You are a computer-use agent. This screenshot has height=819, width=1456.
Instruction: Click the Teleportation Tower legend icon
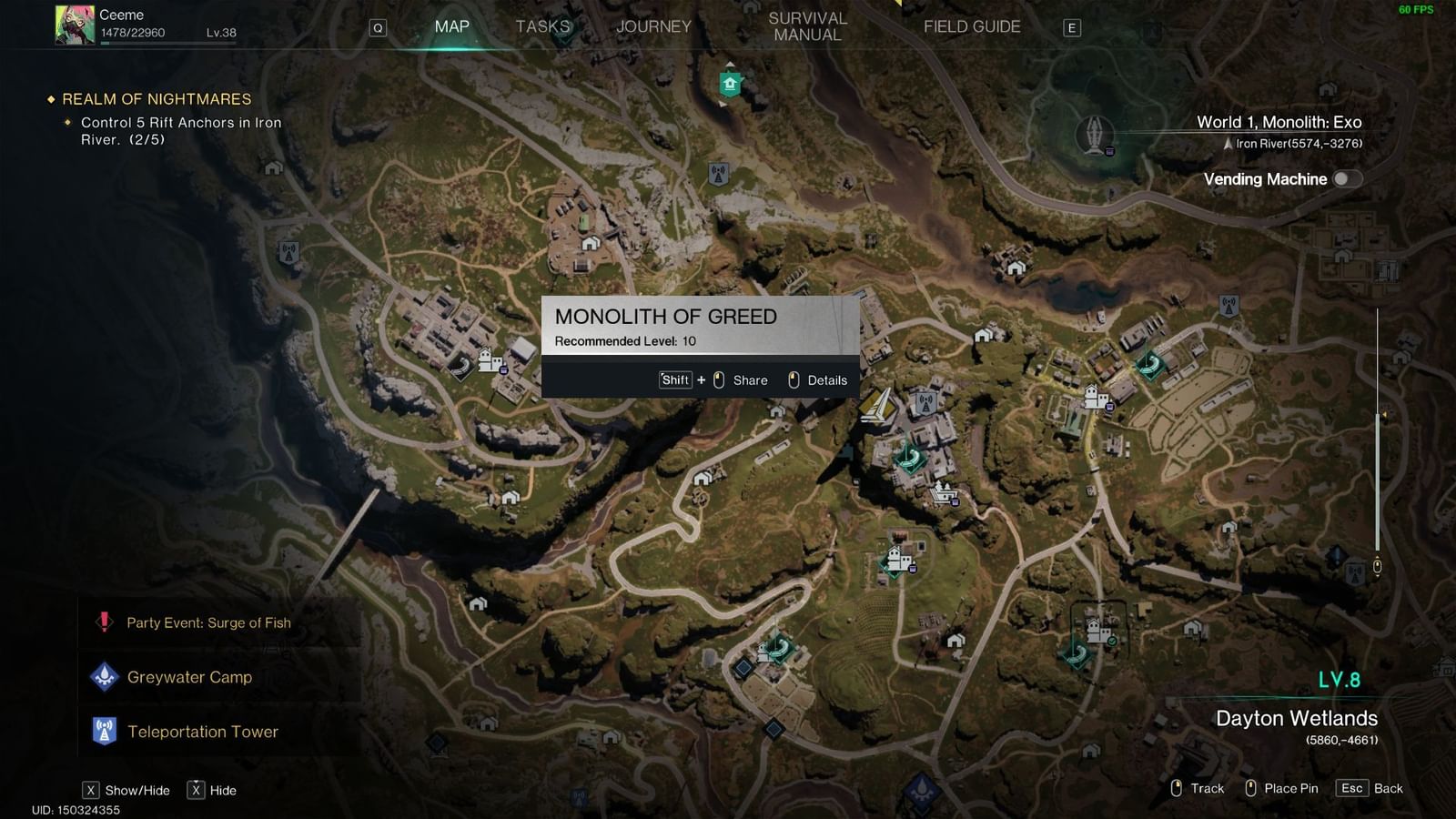click(x=106, y=731)
